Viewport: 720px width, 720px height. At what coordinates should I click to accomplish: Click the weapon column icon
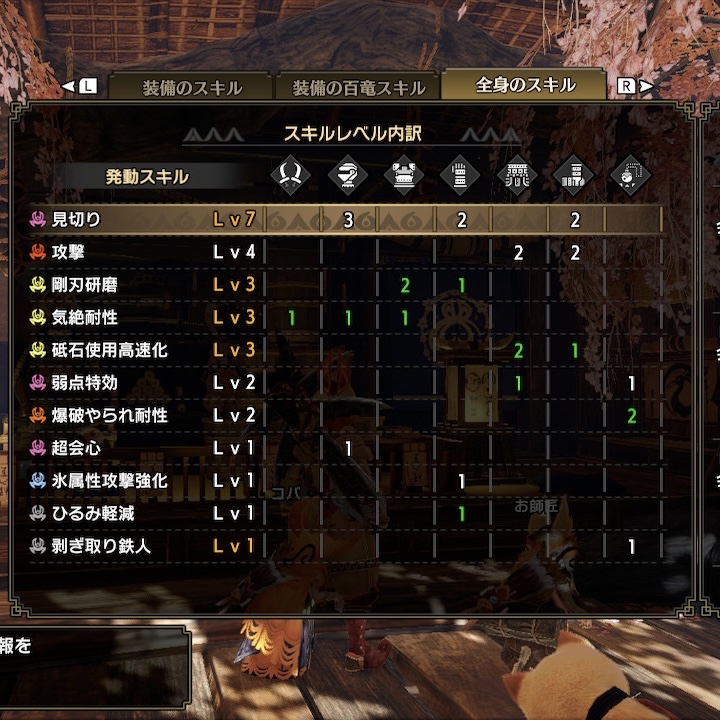tap(291, 176)
